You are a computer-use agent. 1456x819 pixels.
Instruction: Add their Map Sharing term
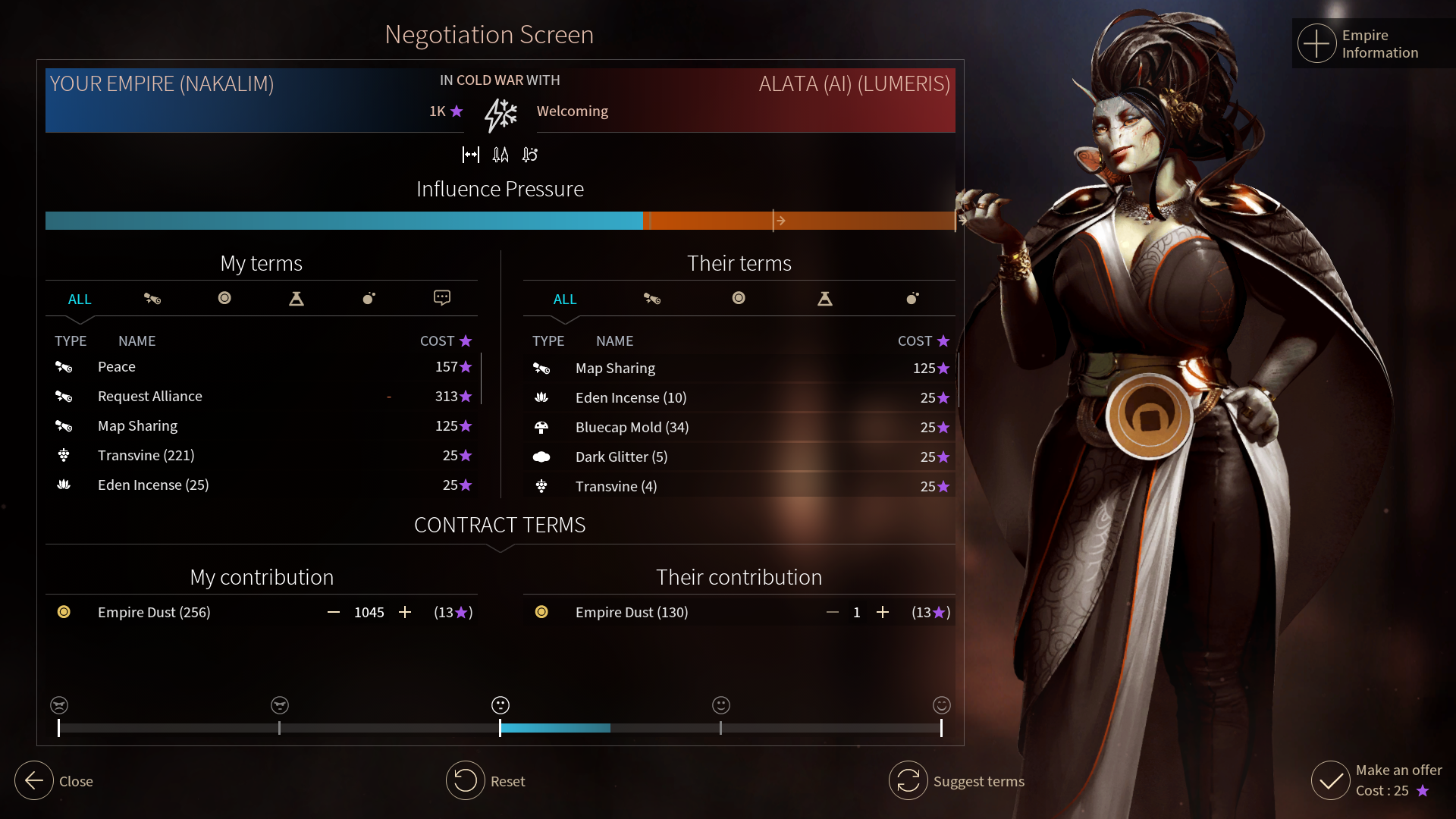pyautogui.click(x=615, y=369)
